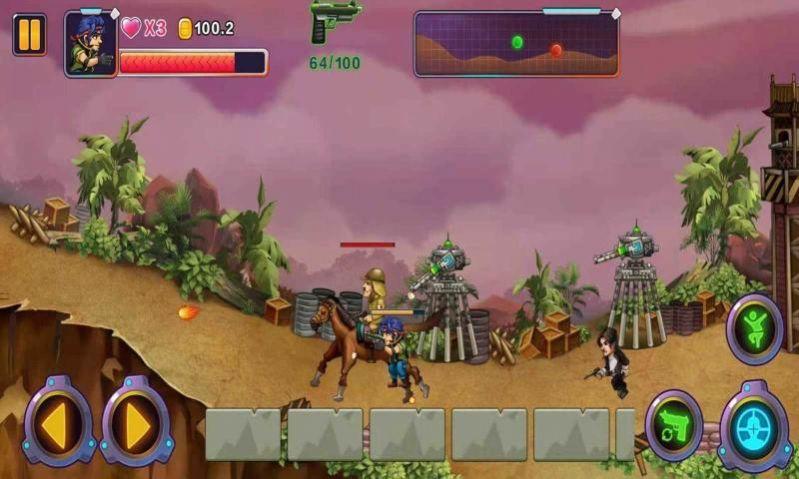This screenshot has width=799, height=479.
Task: Switch weapon with the green gun button
Action: 673,425
